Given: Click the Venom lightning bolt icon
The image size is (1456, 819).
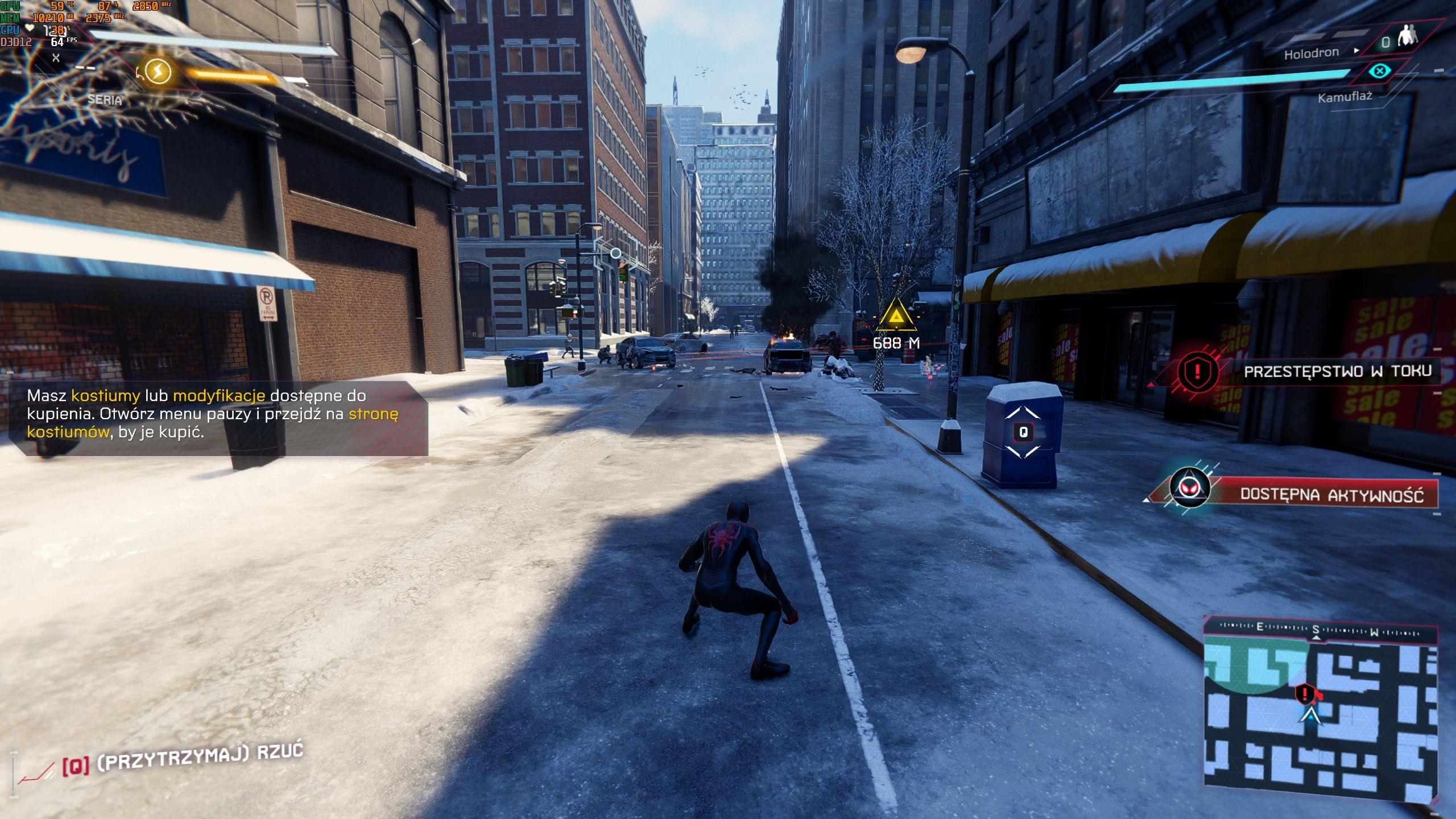Looking at the screenshot, I should pos(158,72).
